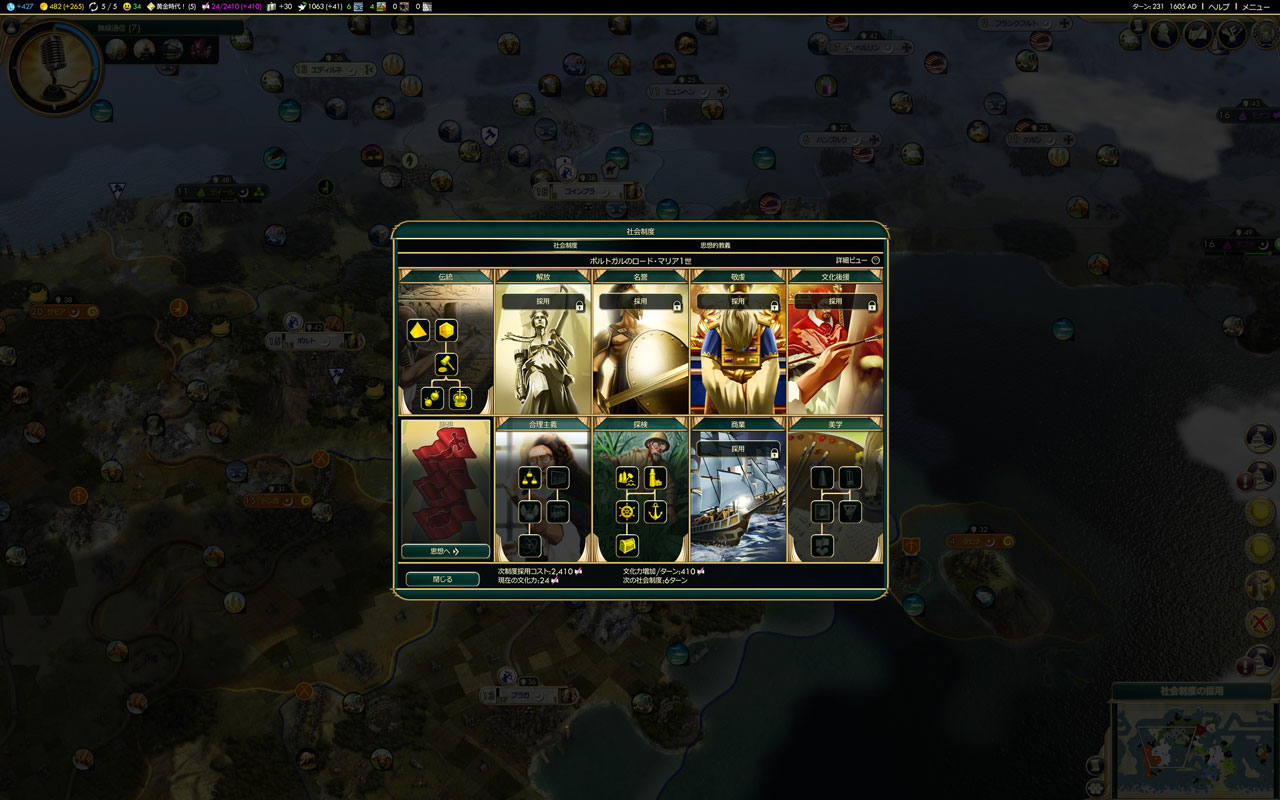Adopt the 商業 (Commerce) policy tree
This screenshot has height=800, width=1280.
pos(738,450)
